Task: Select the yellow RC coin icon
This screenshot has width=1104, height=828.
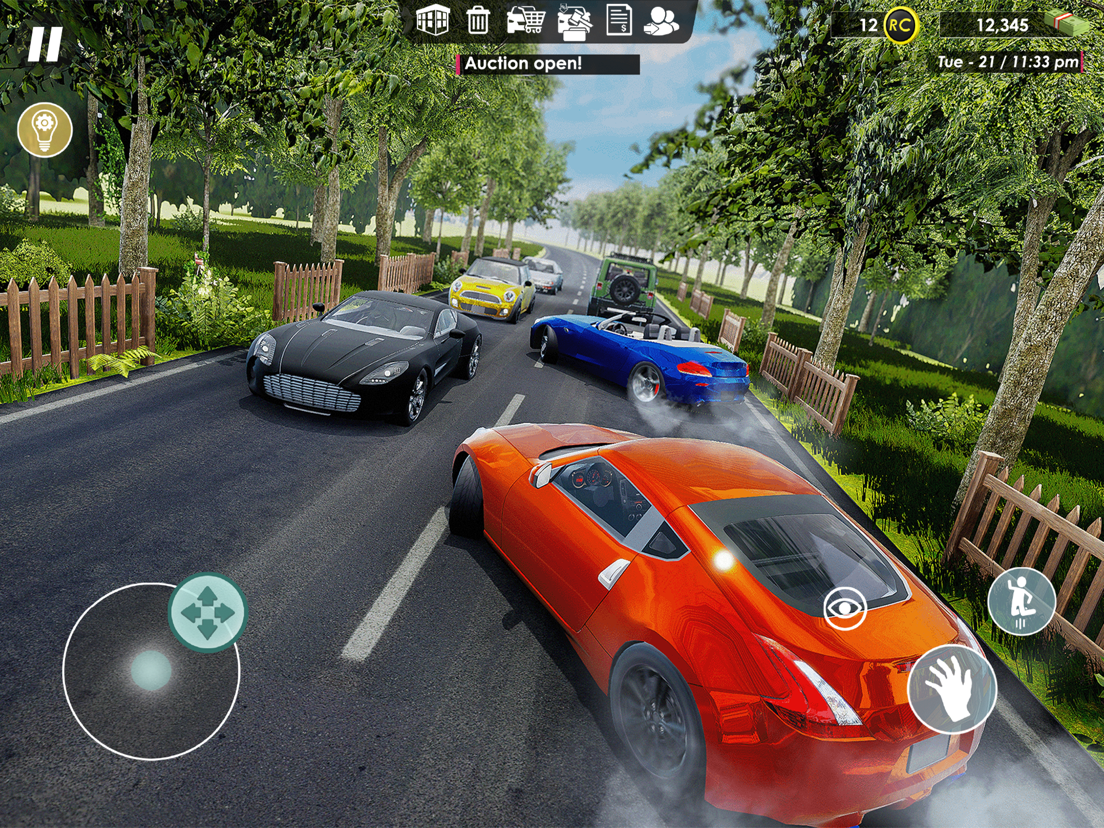Action: point(900,26)
